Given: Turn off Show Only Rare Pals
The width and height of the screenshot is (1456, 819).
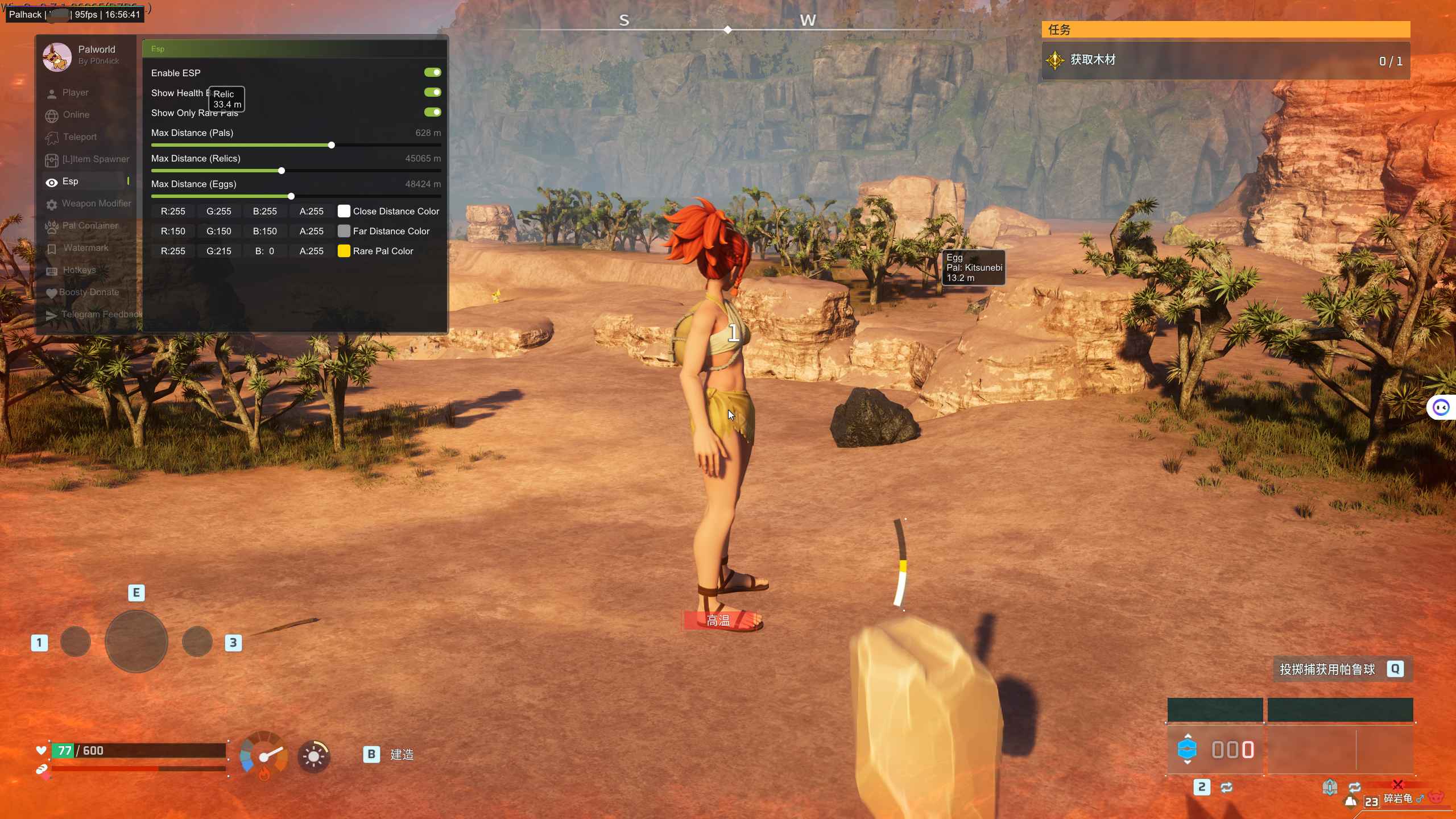Looking at the screenshot, I should click(432, 112).
